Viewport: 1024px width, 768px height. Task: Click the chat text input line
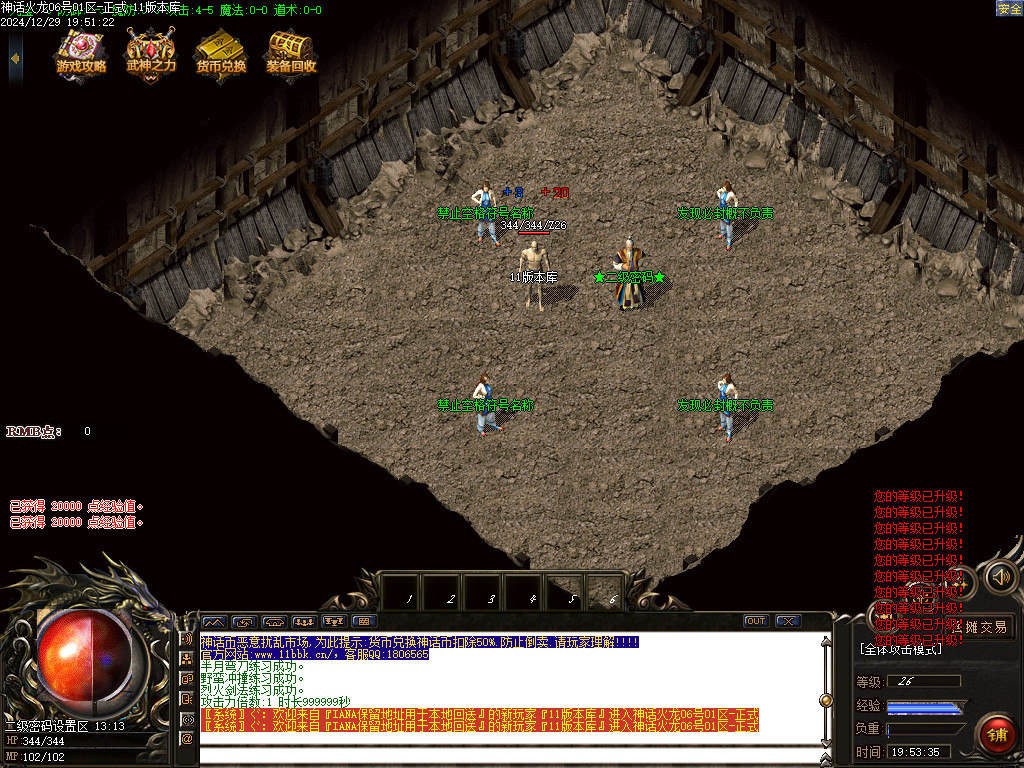[x=510, y=752]
